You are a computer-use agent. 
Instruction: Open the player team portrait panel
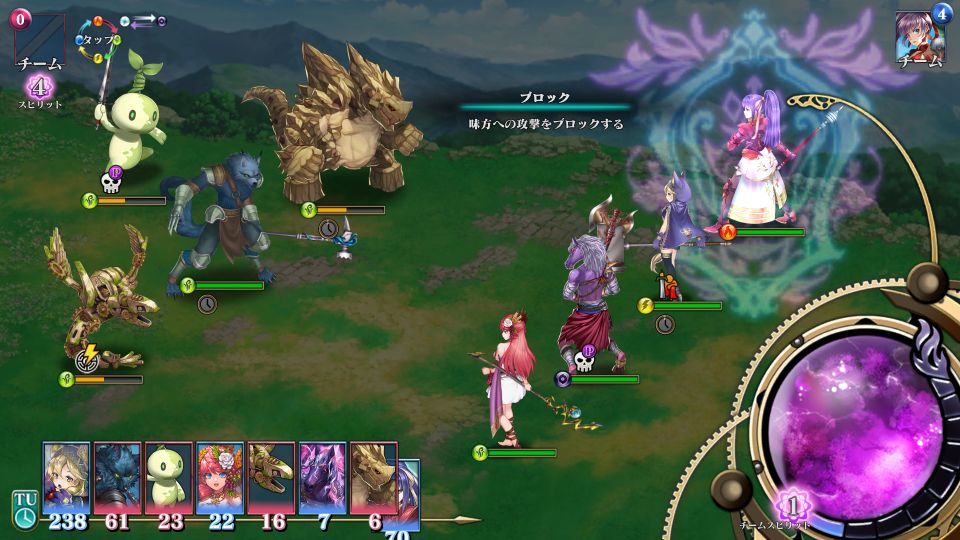coord(920,40)
